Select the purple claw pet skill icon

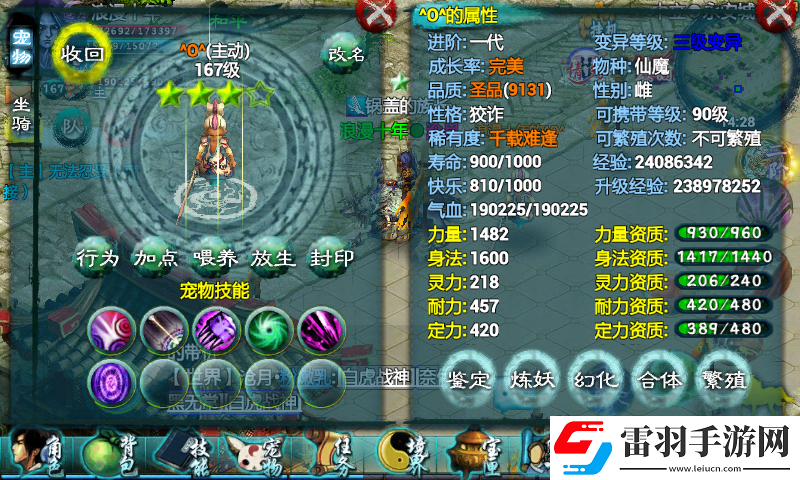[214, 328]
